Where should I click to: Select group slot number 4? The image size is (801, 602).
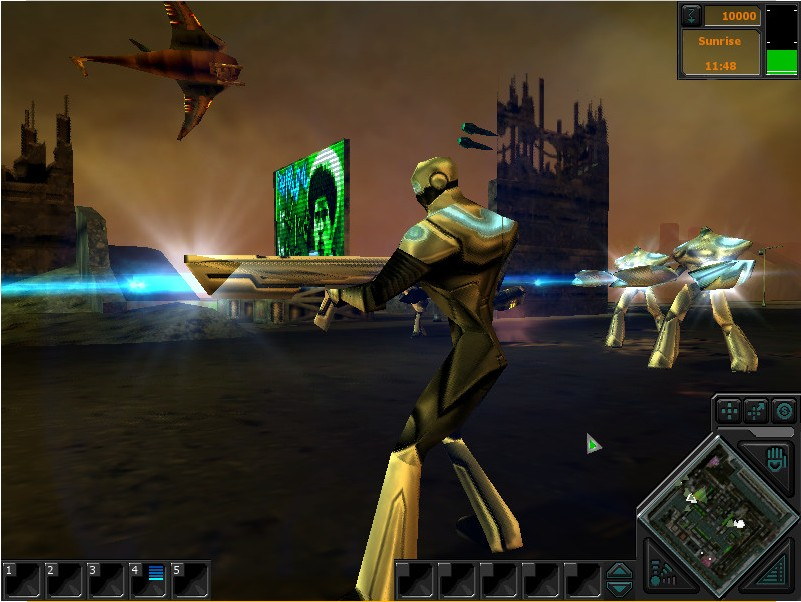[148, 579]
